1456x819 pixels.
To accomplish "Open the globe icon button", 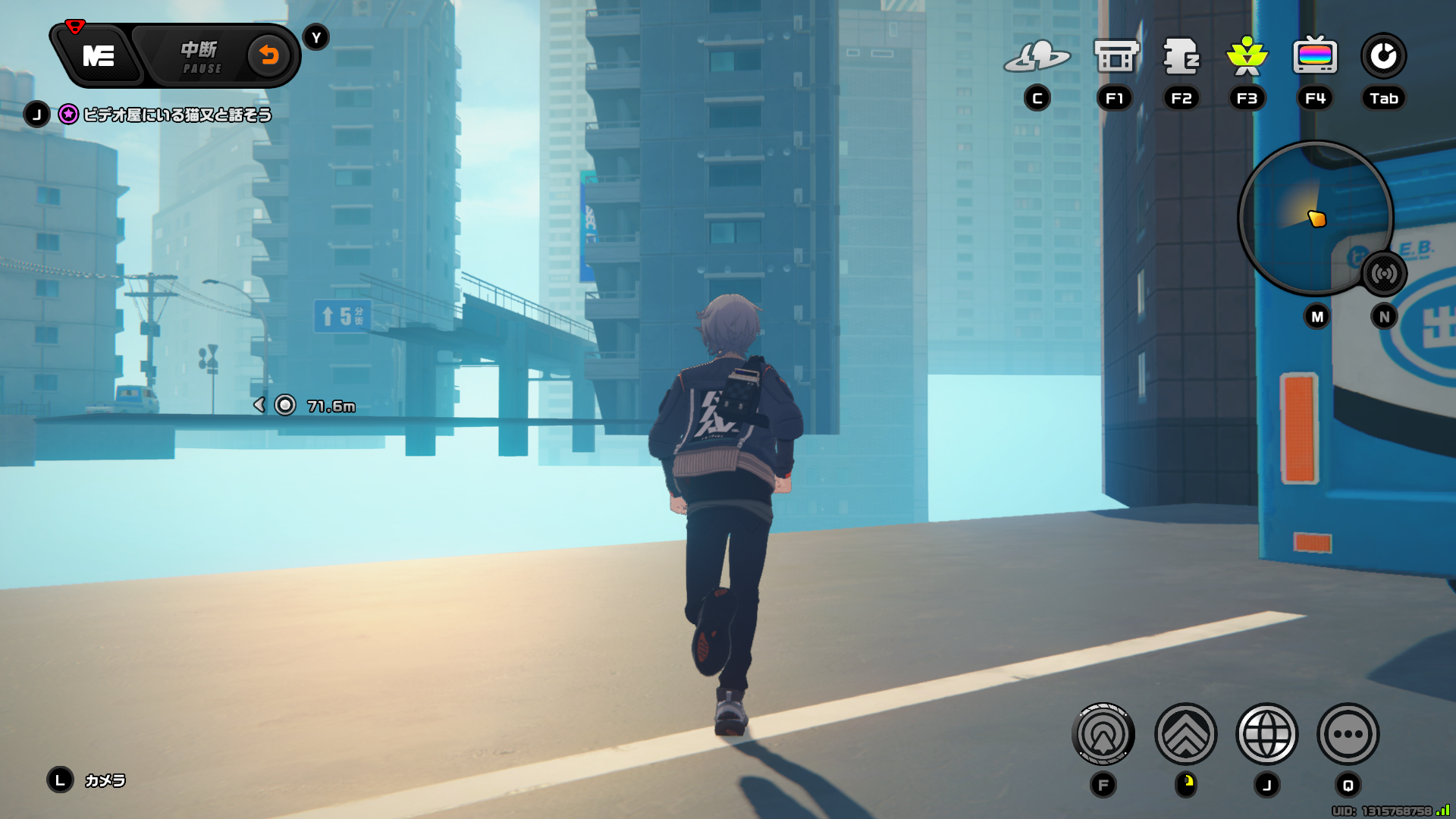I will coord(1266,734).
